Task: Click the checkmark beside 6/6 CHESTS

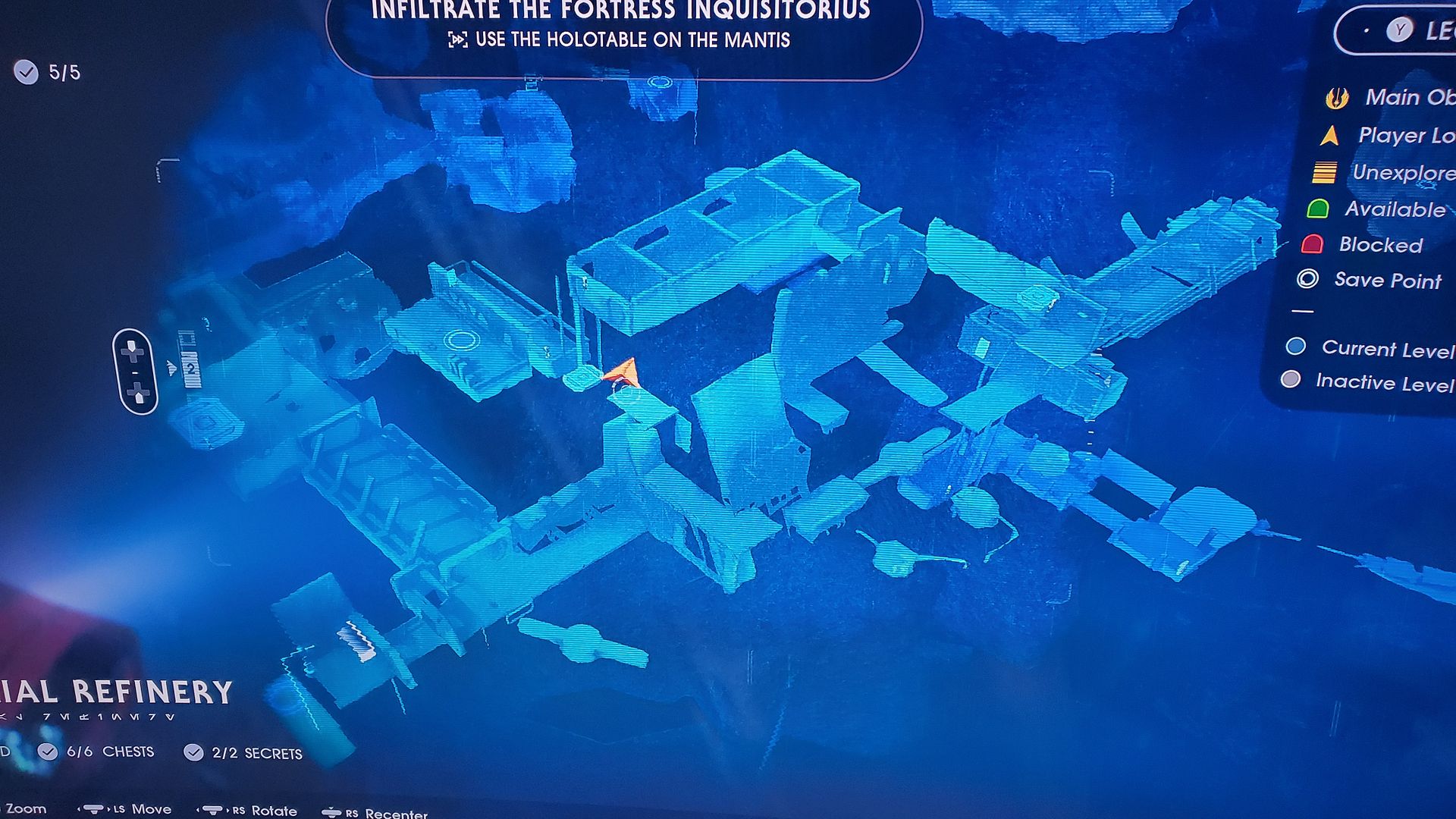Action: pyautogui.click(x=49, y=753)
